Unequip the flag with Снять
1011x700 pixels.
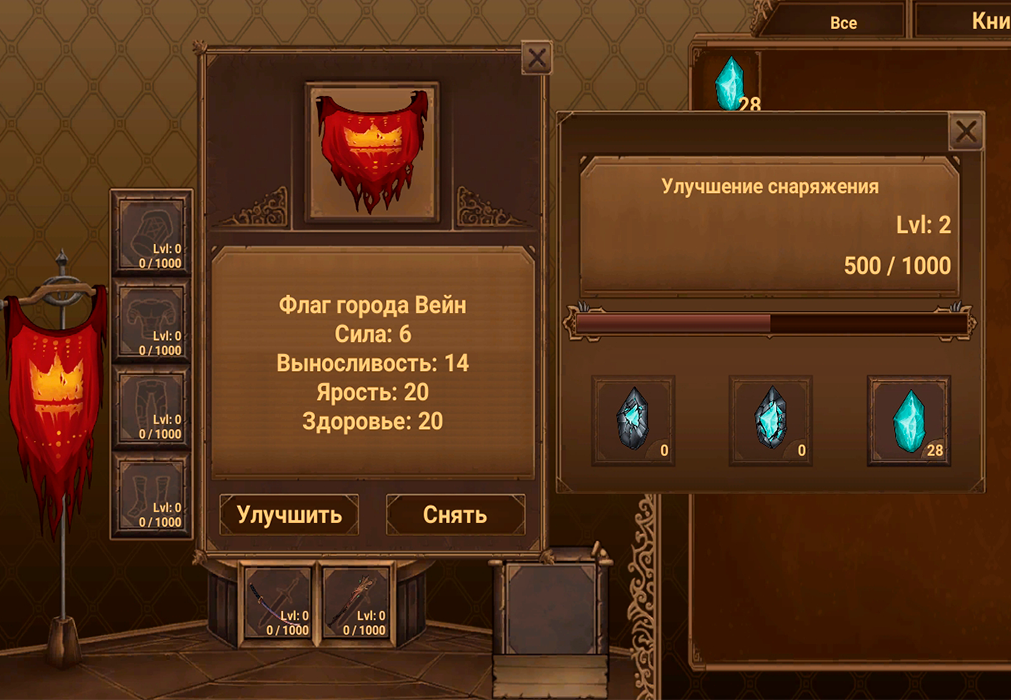point(455,515)
